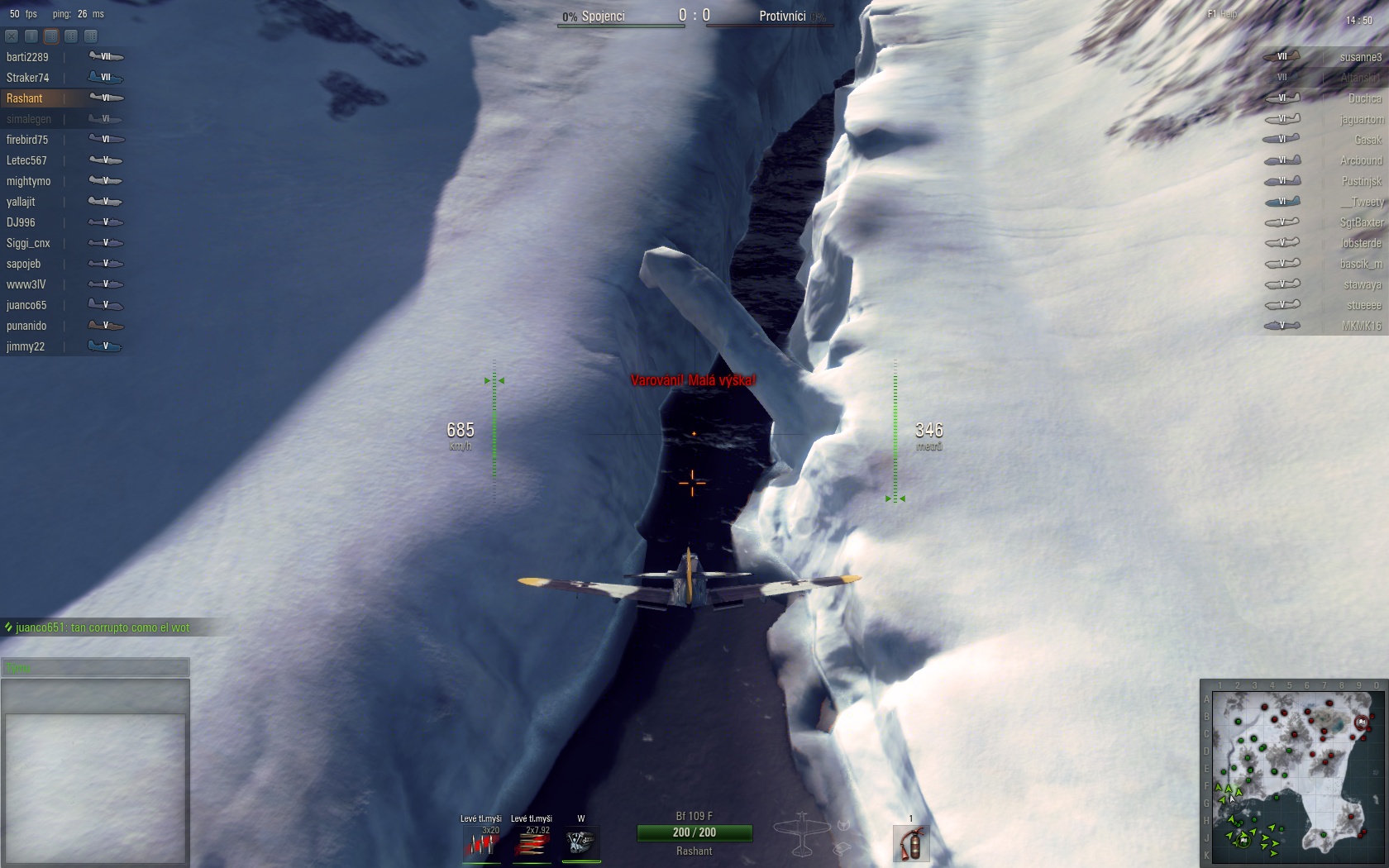The image size is (1389, 868).
Task: Select enemy player susanne3
Action: (1360, 57)
